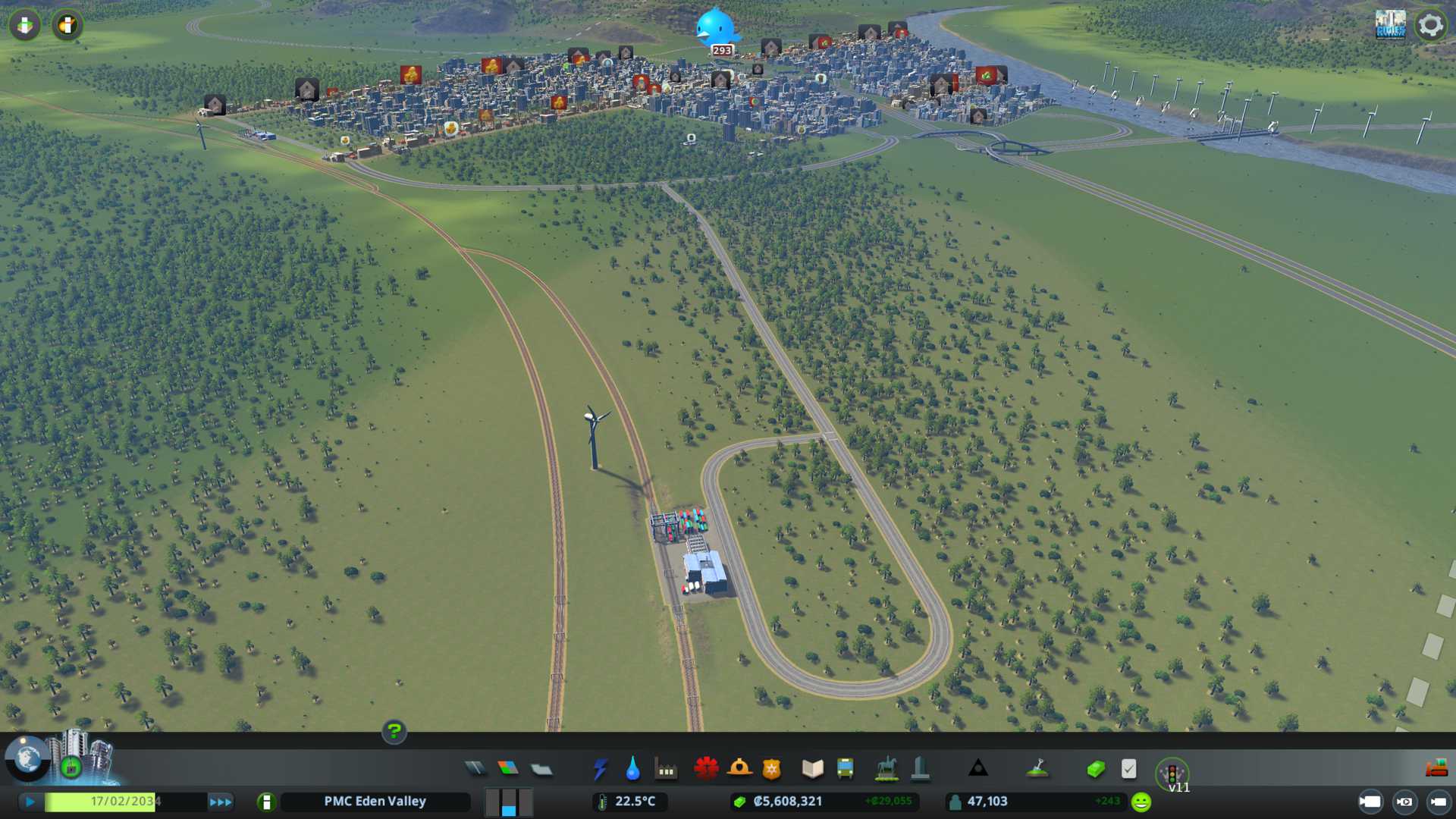Open the traffic light mod button
This screenshot has width=1456, height=819.
(1172, 774)
